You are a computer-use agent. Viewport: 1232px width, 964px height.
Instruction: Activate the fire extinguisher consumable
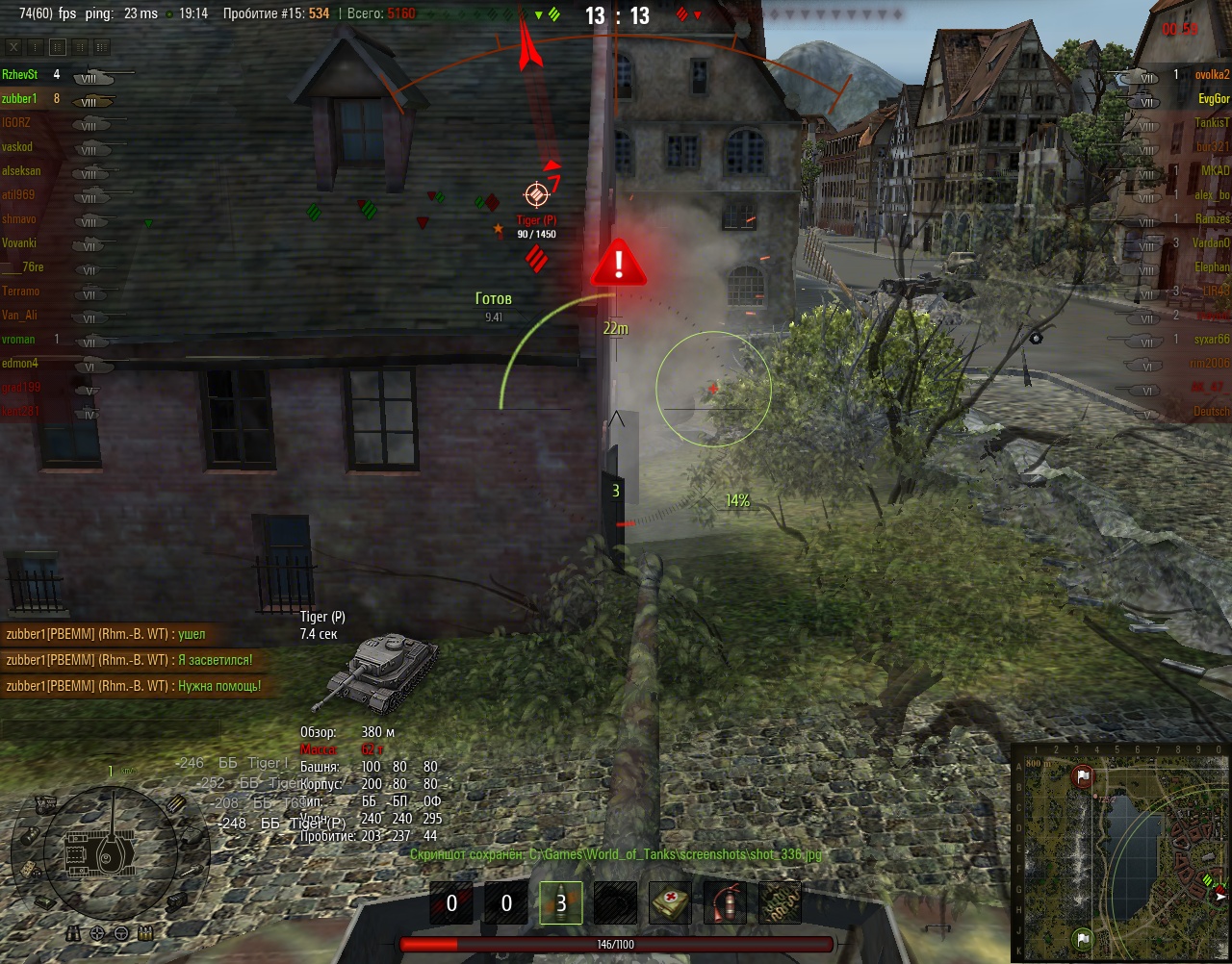coord(724,903)
